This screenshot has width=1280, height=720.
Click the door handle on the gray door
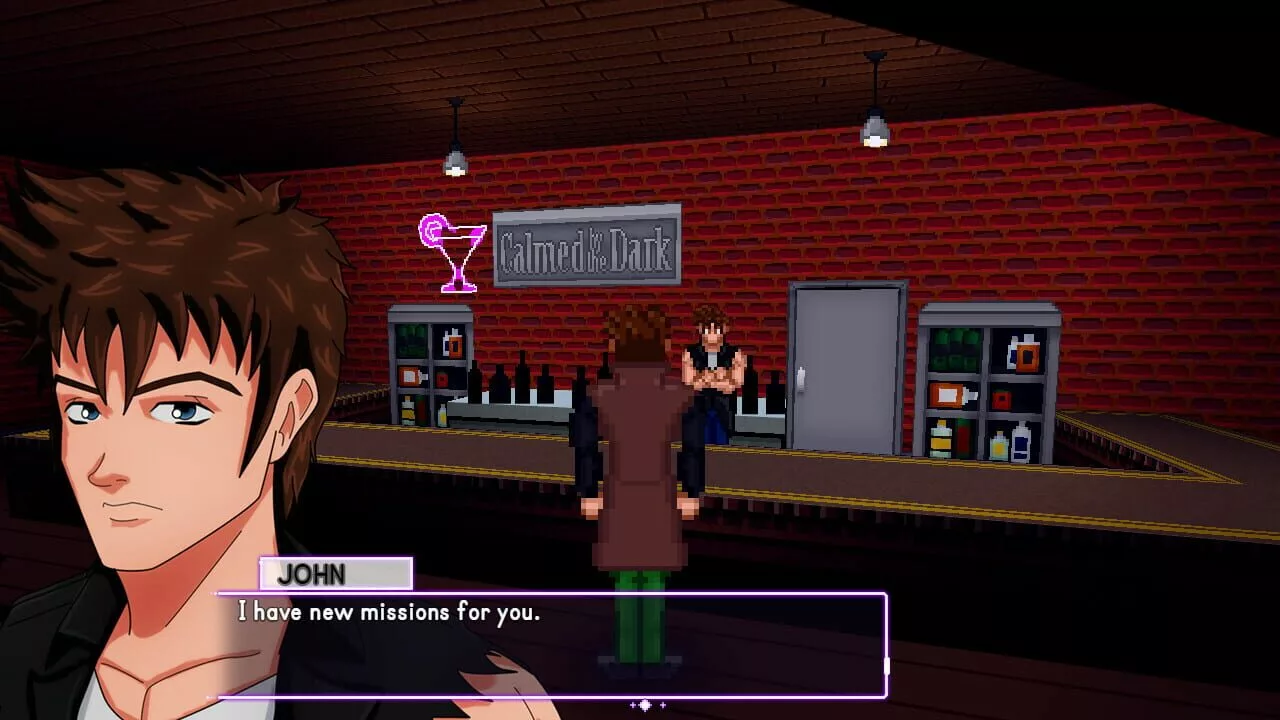point(800,378)
